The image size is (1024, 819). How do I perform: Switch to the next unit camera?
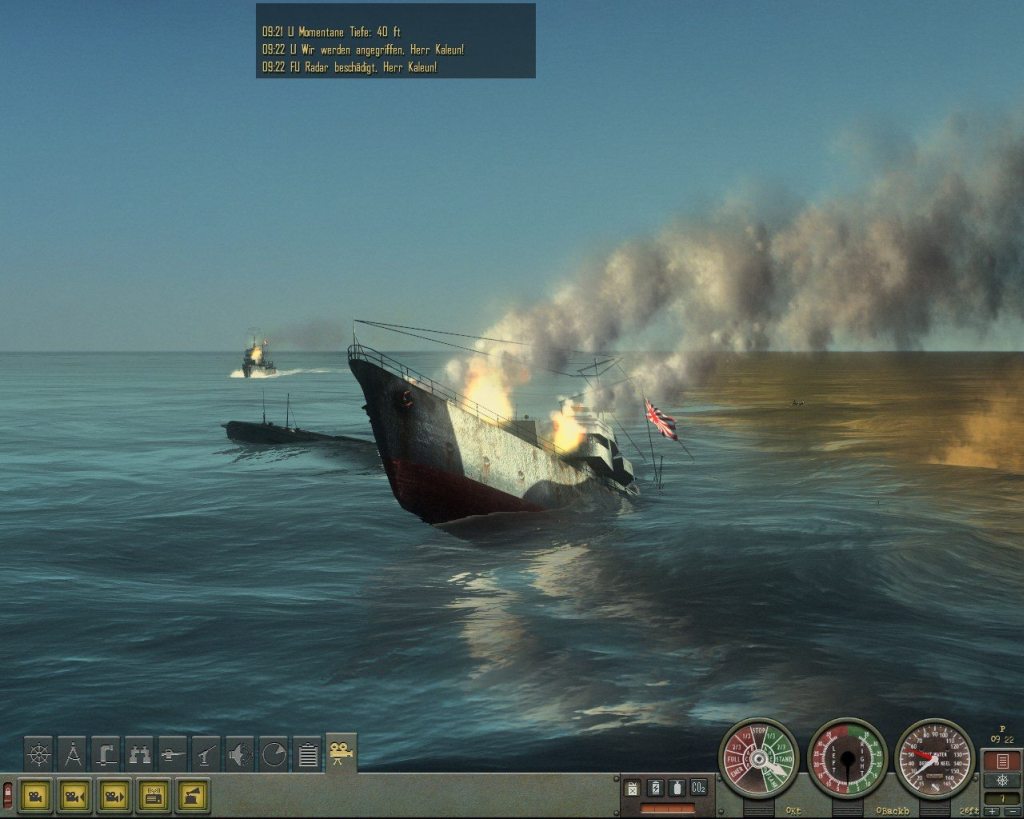[x=114, y=796]
